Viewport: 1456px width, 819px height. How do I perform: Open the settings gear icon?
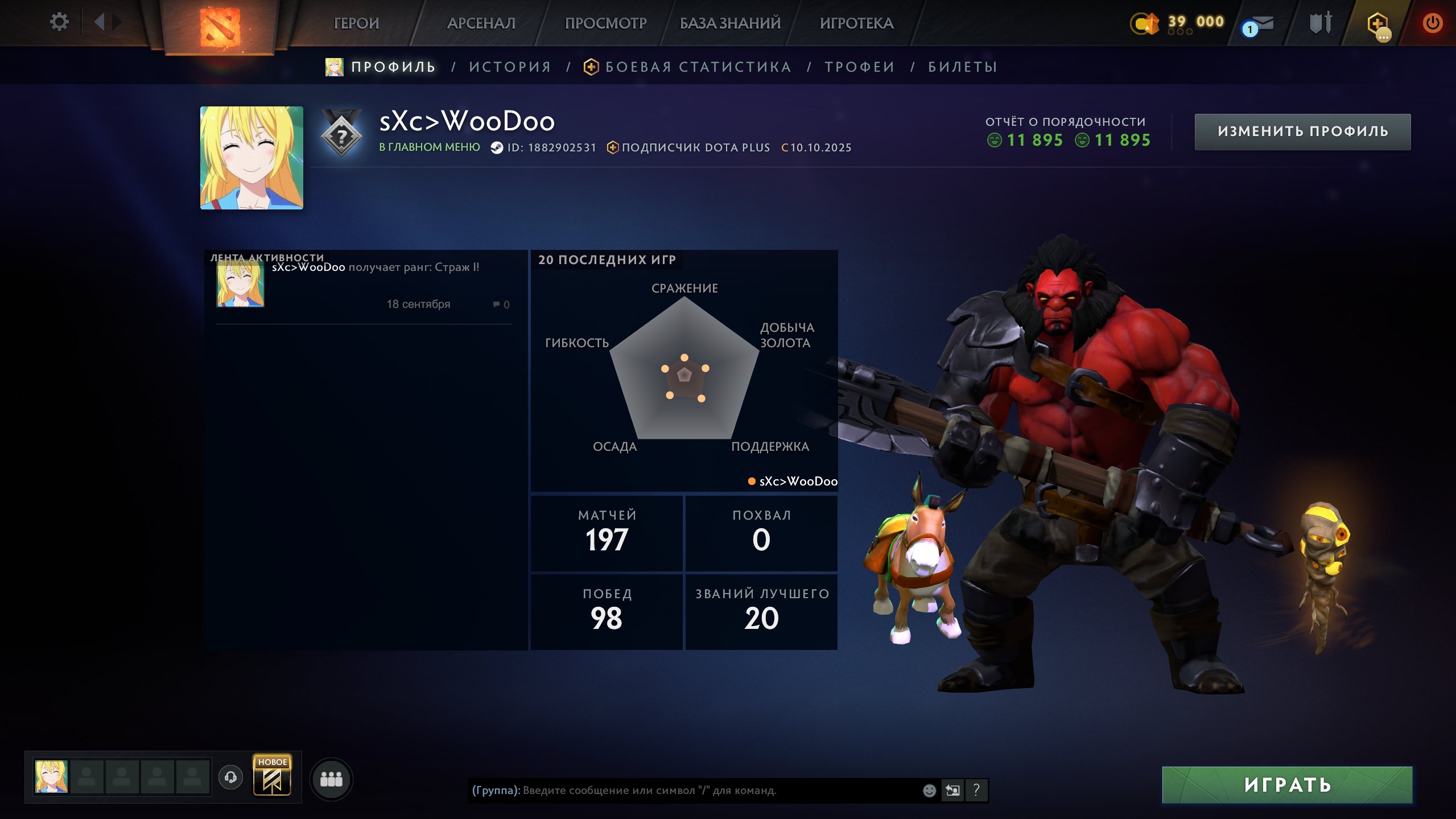59,22
